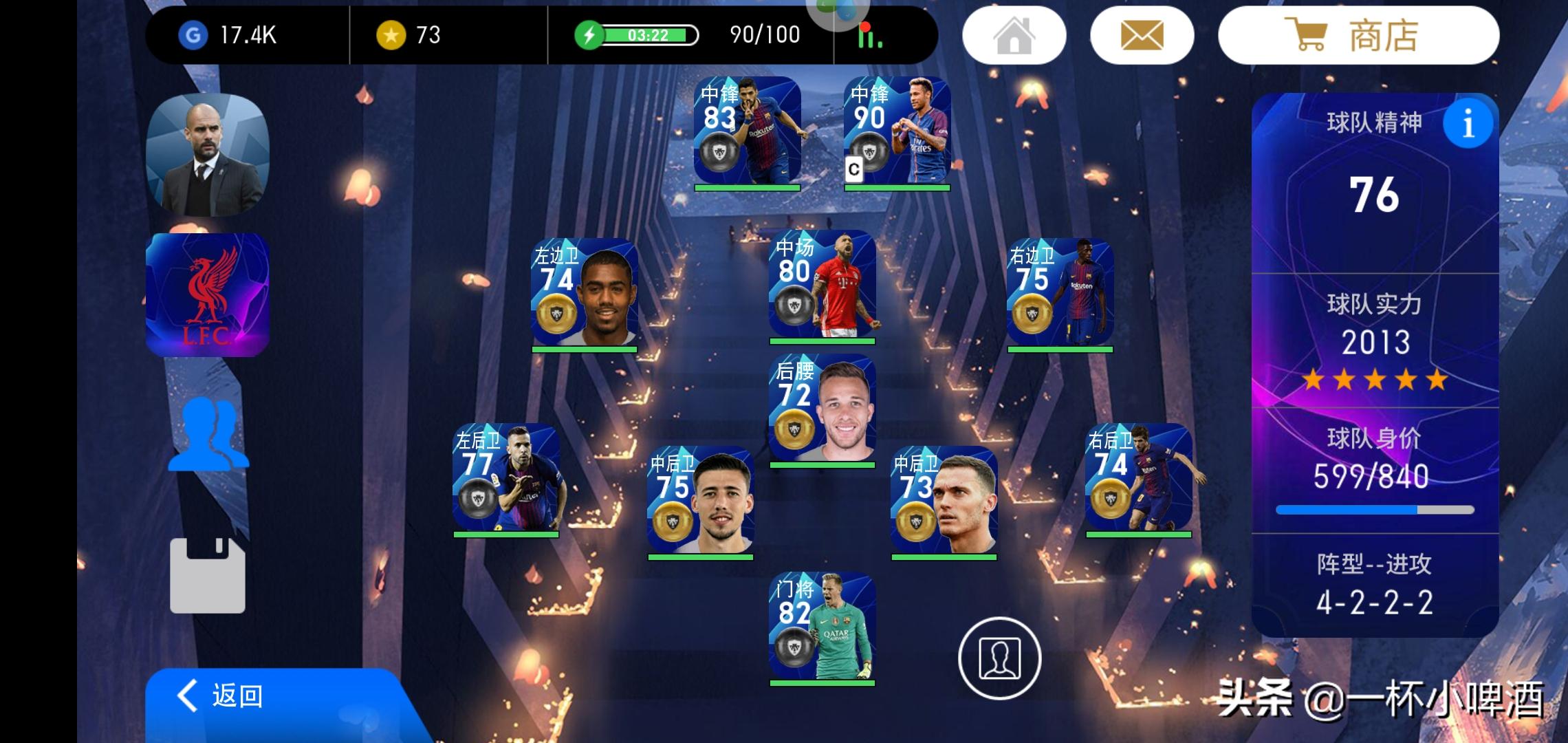Choose the 80-rated 中场 midfielder card
Image resolution: width=1568 pixels, height=743 pixels.
(x=823, y=285)
